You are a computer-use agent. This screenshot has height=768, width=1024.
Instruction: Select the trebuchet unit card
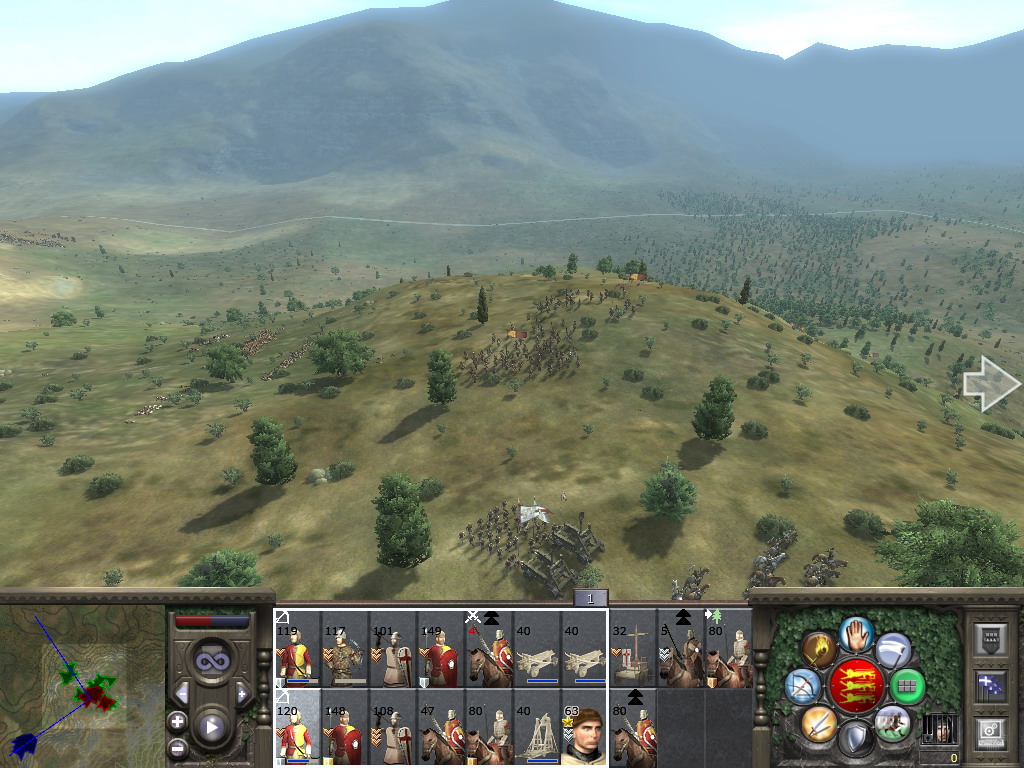[x=537, y=726]
